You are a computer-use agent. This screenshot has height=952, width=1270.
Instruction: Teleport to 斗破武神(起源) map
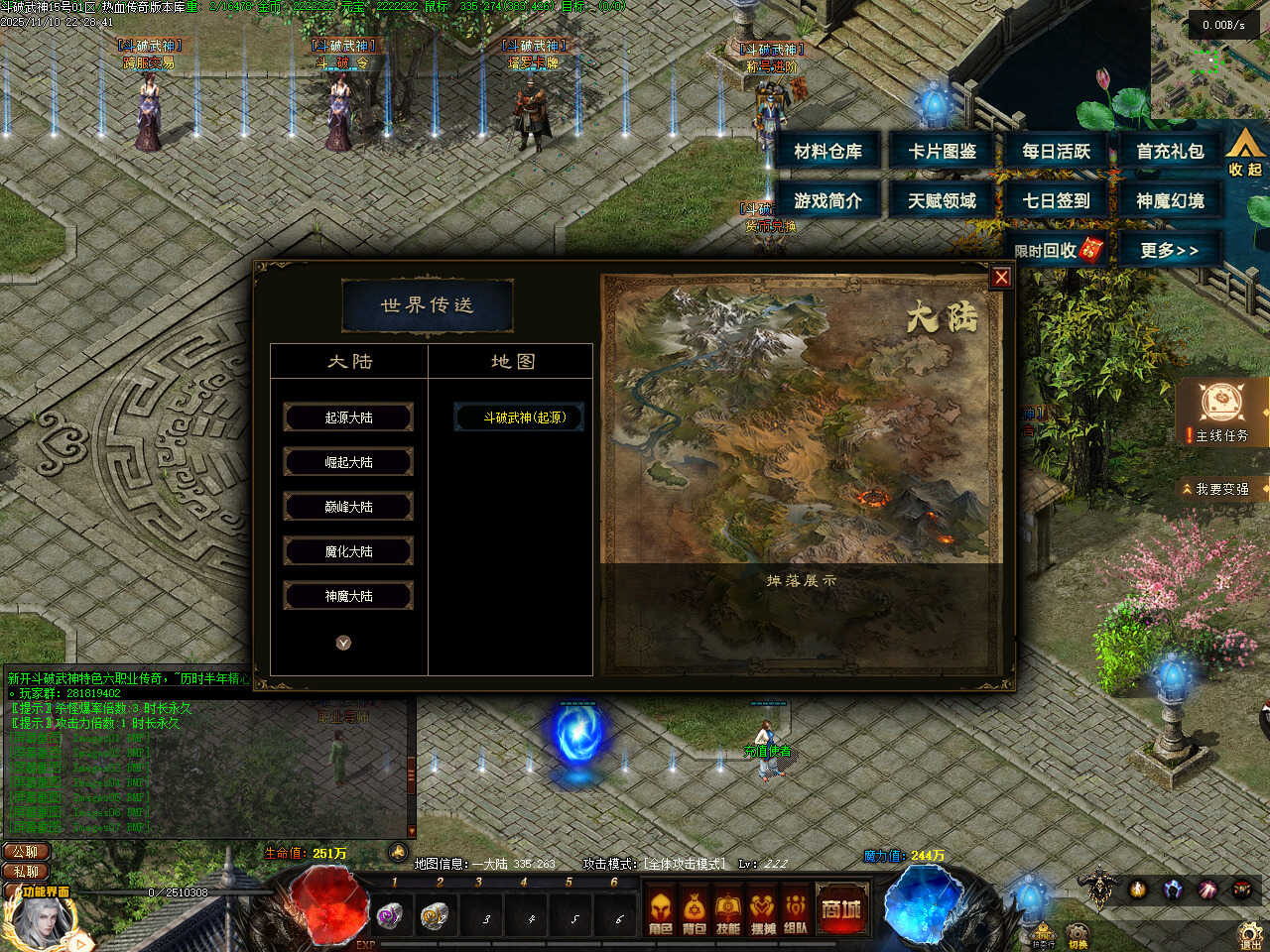coord(519,417)
